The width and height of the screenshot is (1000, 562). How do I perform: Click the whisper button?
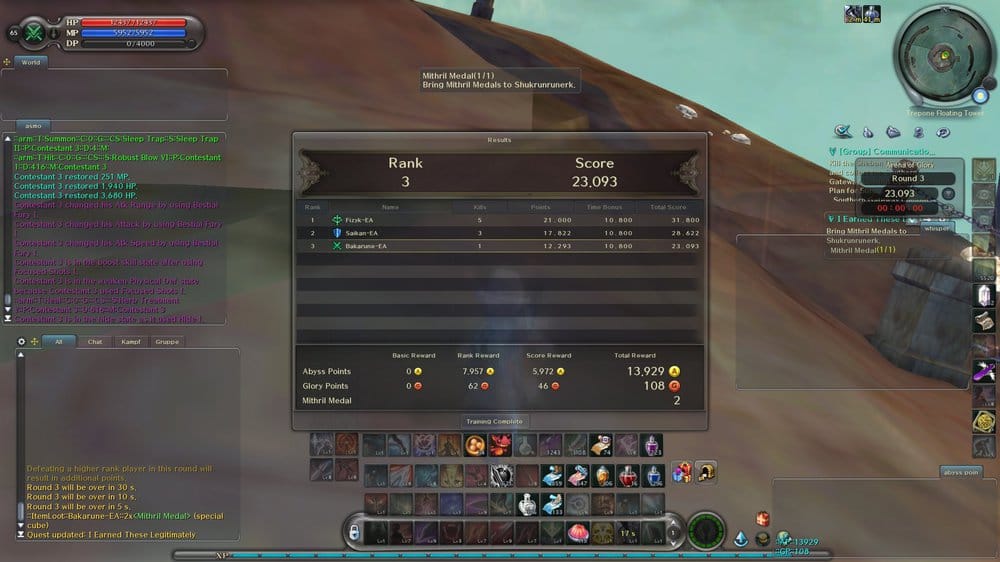tap(936, 228)
